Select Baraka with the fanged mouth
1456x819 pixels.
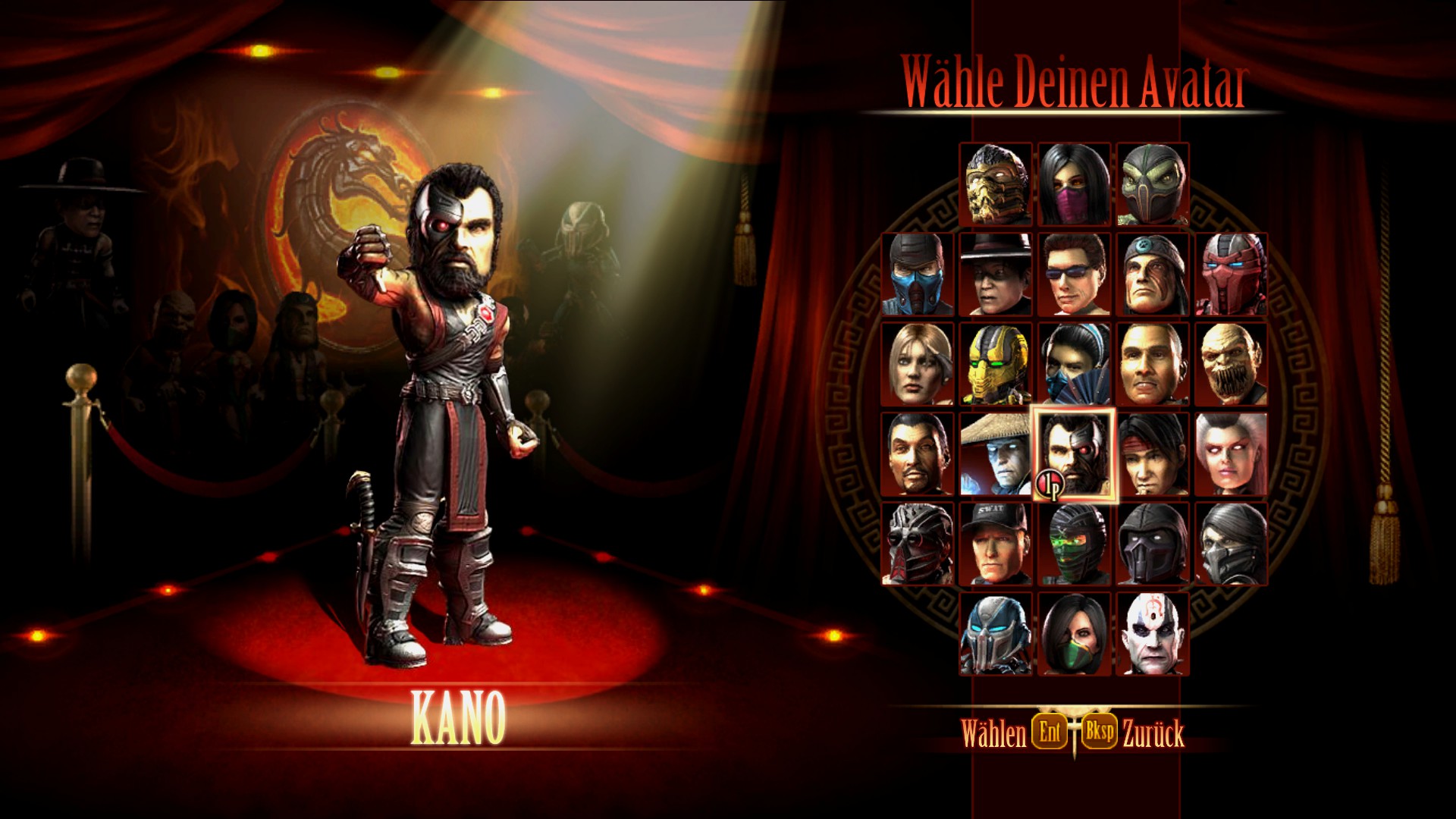point(1231,368)
